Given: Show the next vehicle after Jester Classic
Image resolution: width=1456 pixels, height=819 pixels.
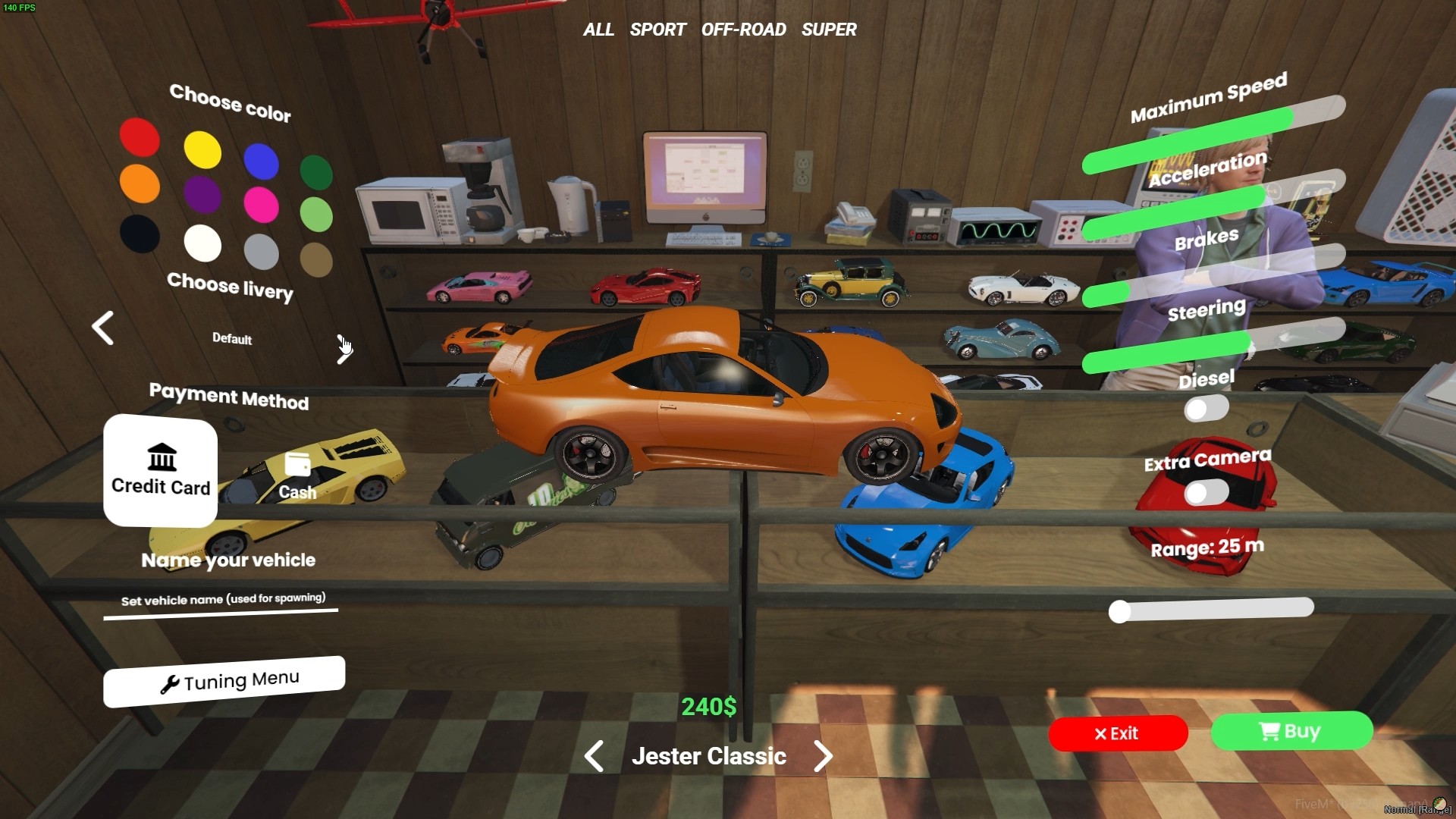Looking at the screenshot, I should point(823,756).
